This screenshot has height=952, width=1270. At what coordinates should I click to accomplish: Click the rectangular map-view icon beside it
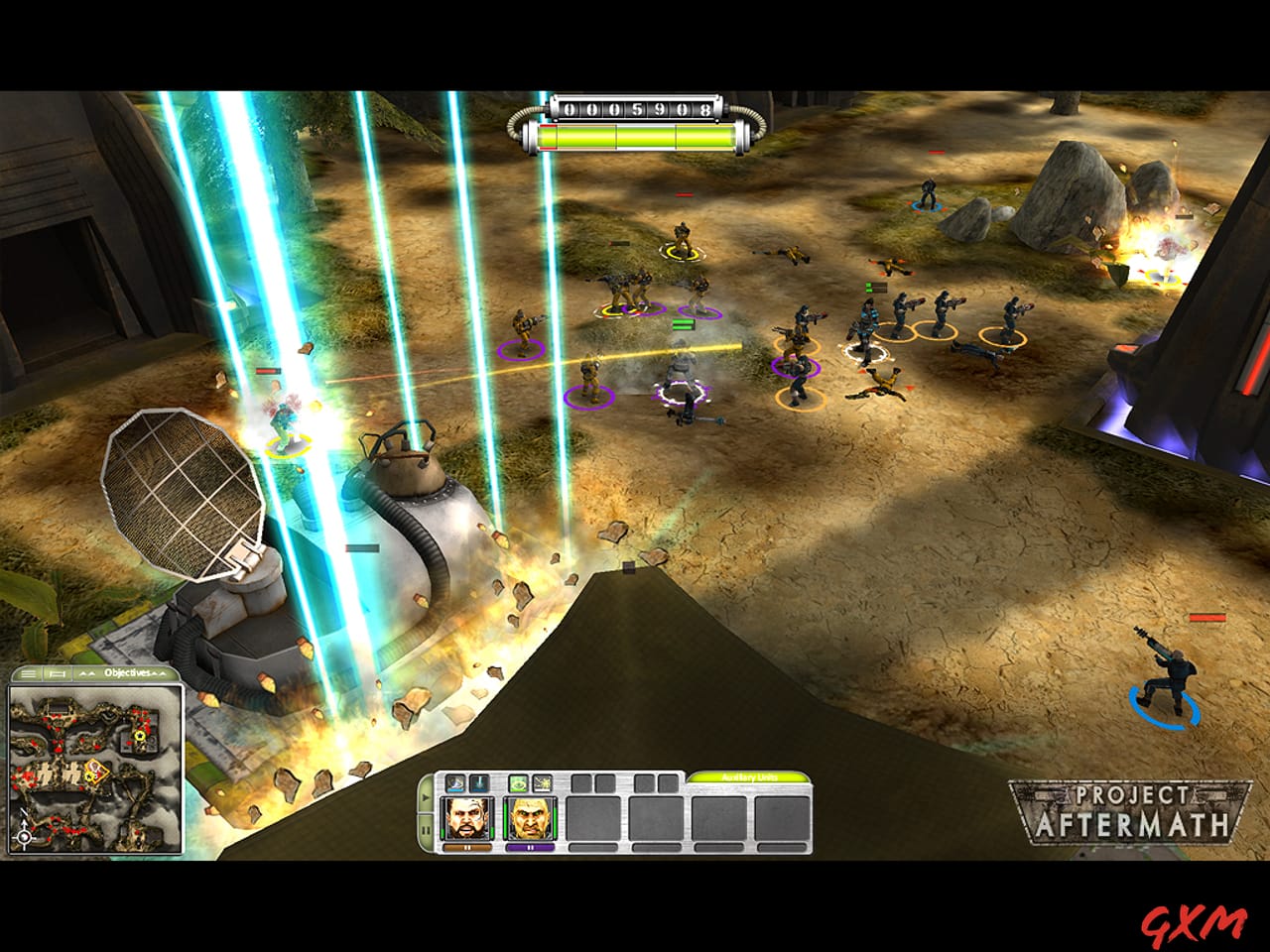pyautogui.click(x=57, y=673)
